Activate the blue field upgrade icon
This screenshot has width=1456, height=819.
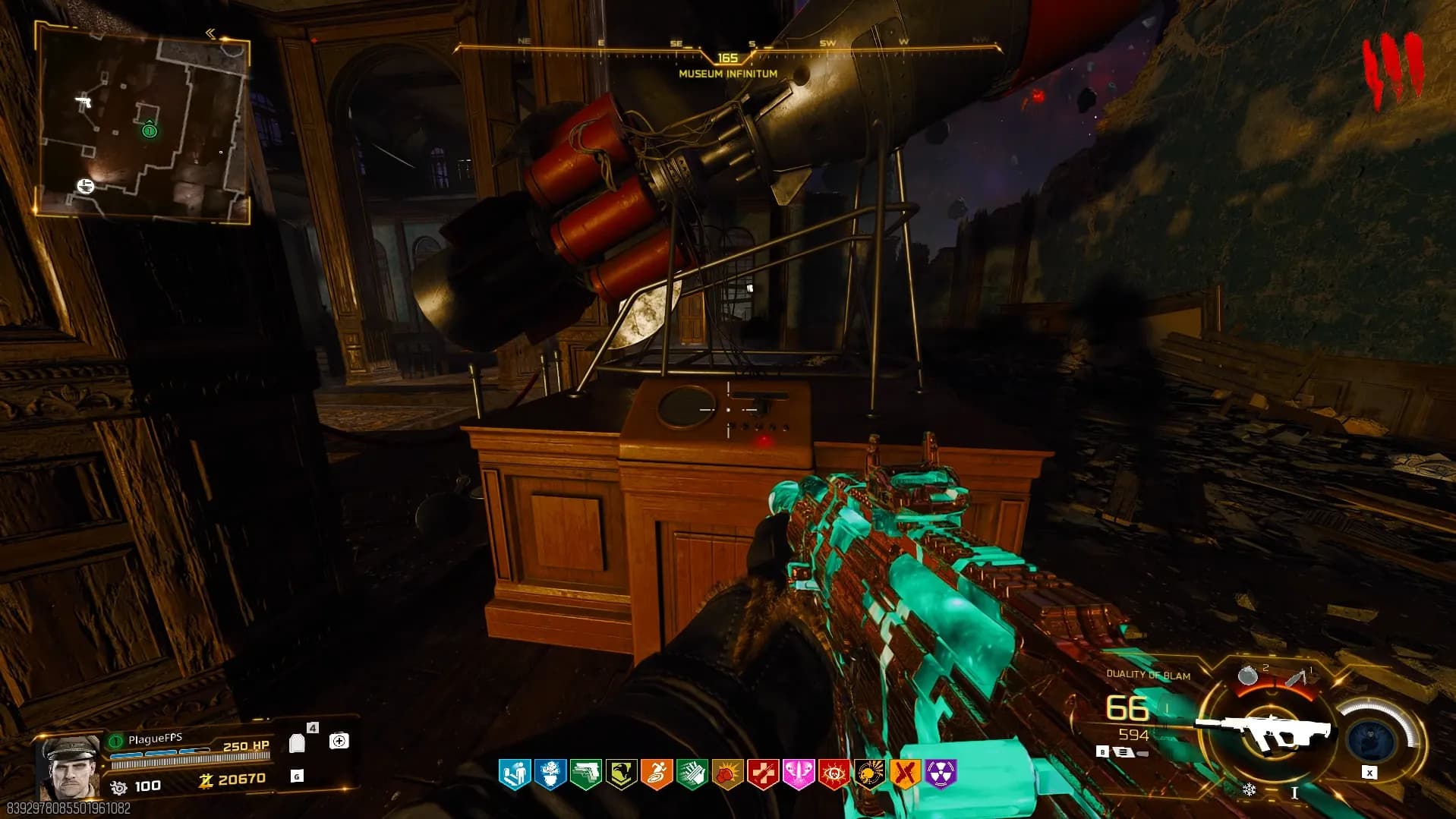coord(1372,737)
